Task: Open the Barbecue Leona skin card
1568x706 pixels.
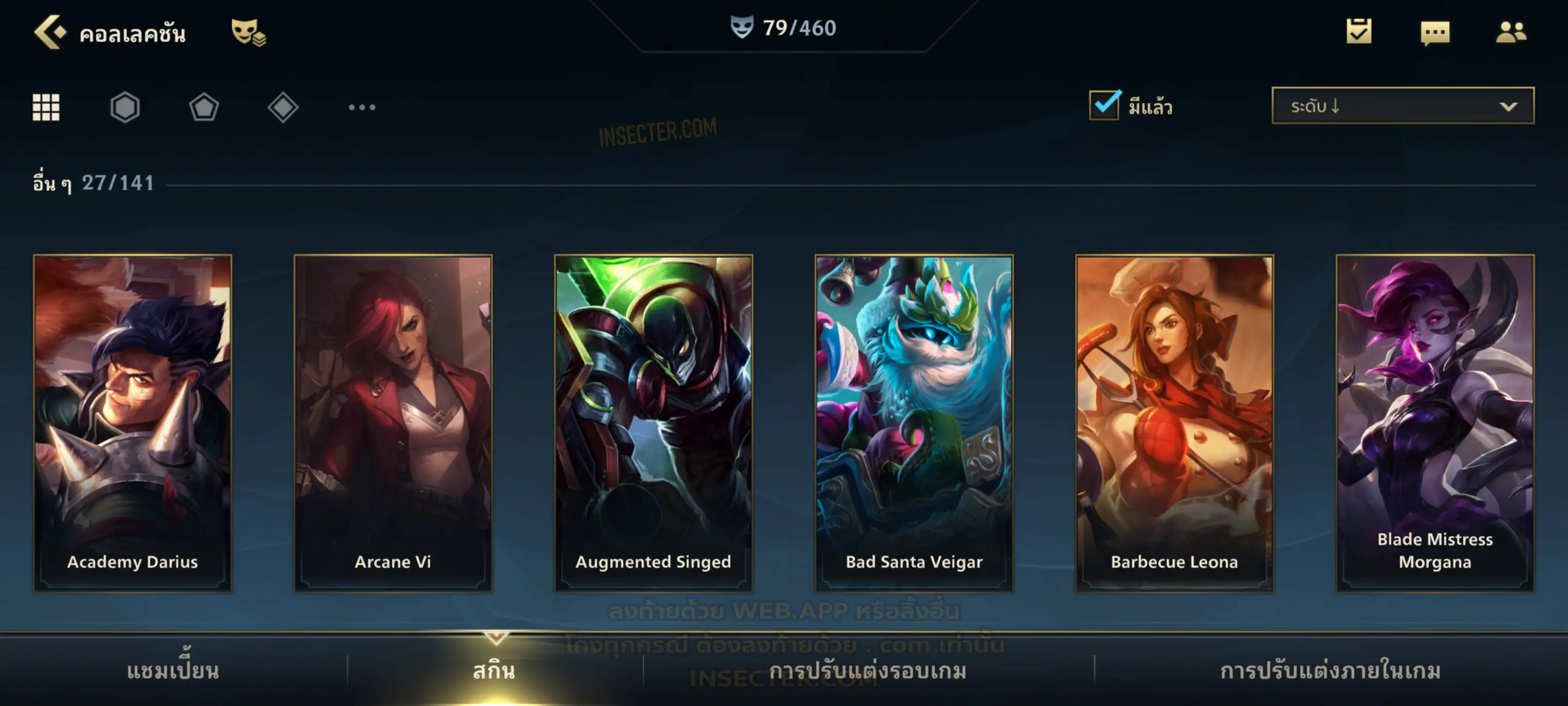Action: click(x=1174, y=423)
